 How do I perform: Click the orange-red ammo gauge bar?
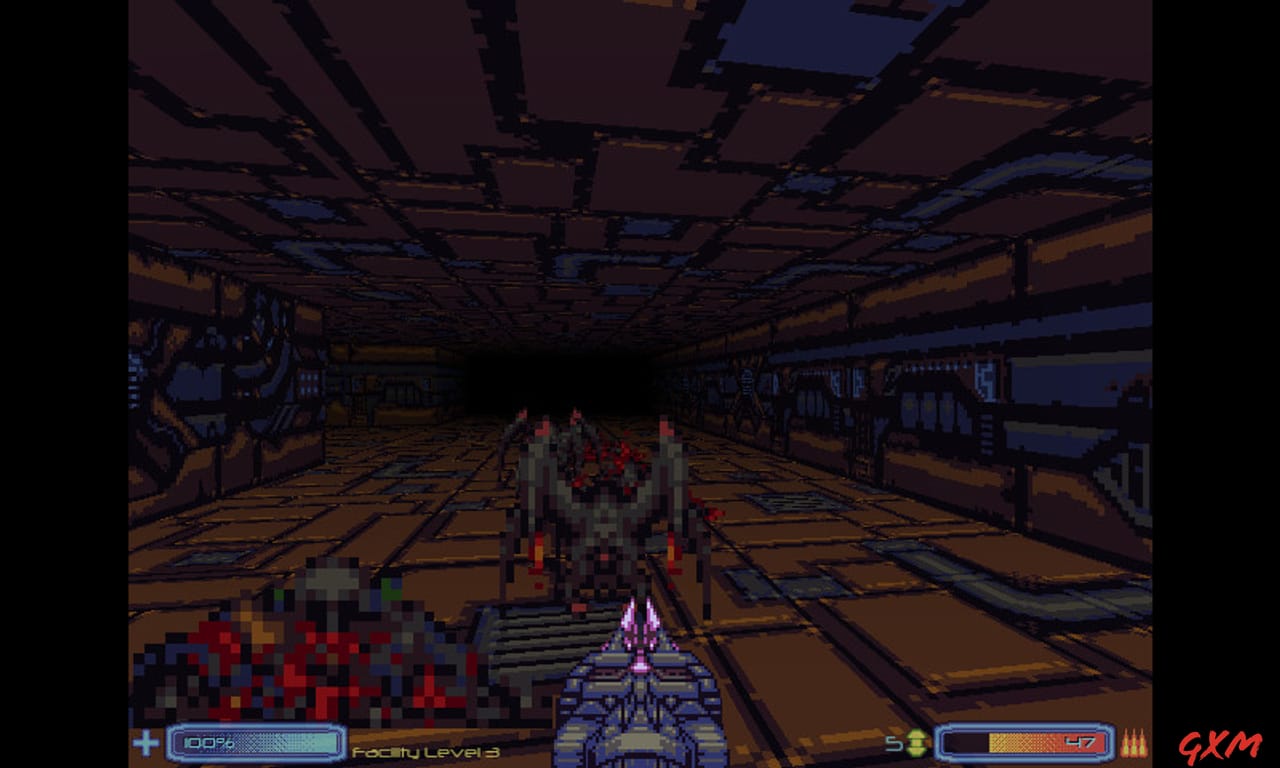click(1030, 743)
